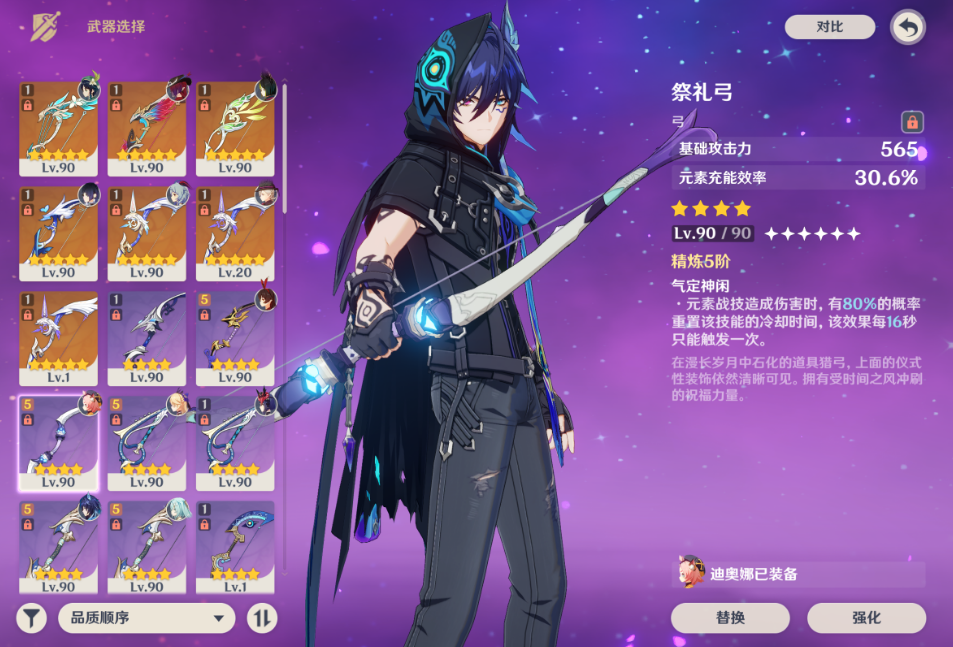953x647 pixels.
Task: Go back with the return arrow button
Action: tap(907, 27)
